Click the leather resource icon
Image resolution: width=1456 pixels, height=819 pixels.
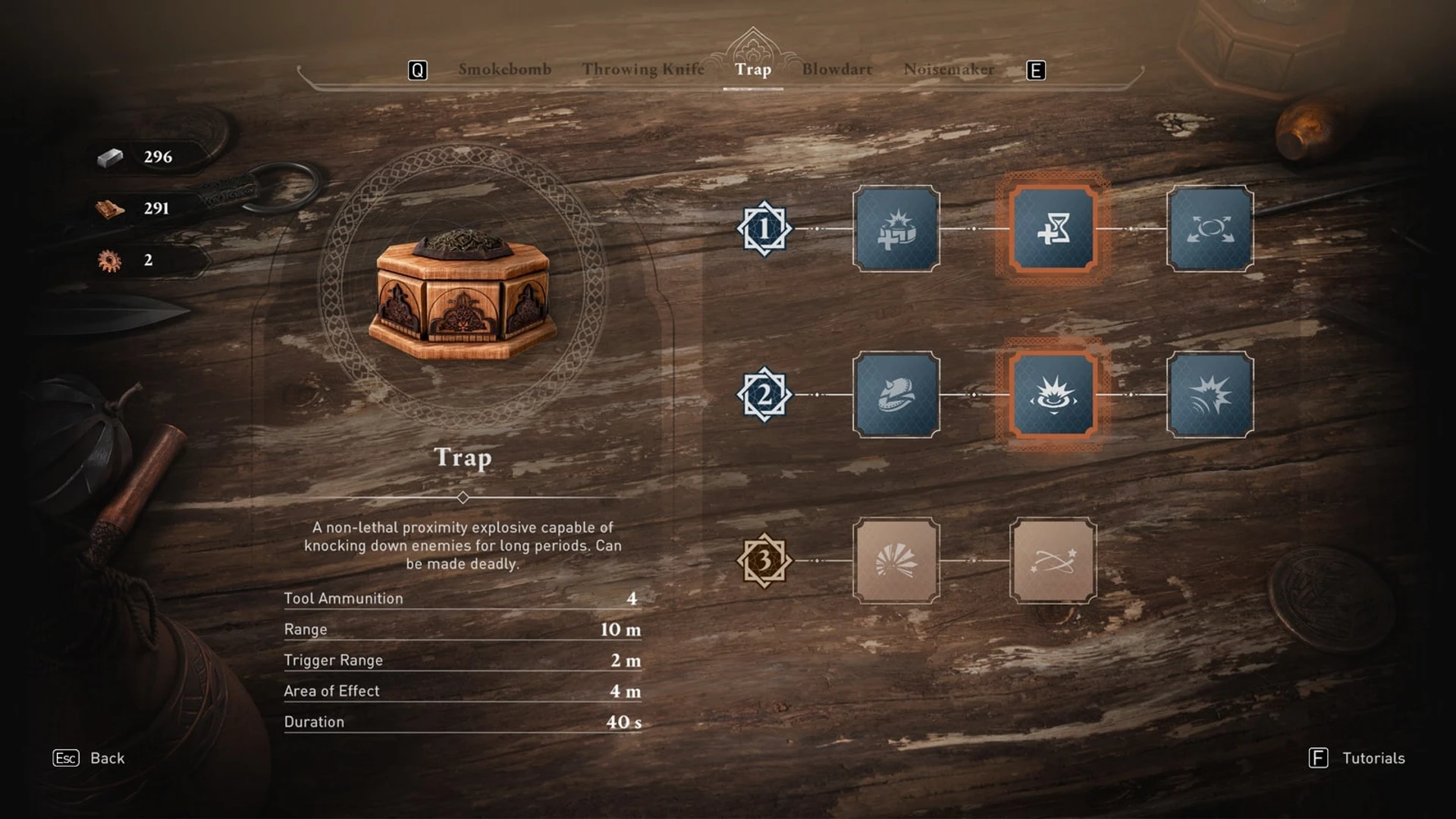111,209
